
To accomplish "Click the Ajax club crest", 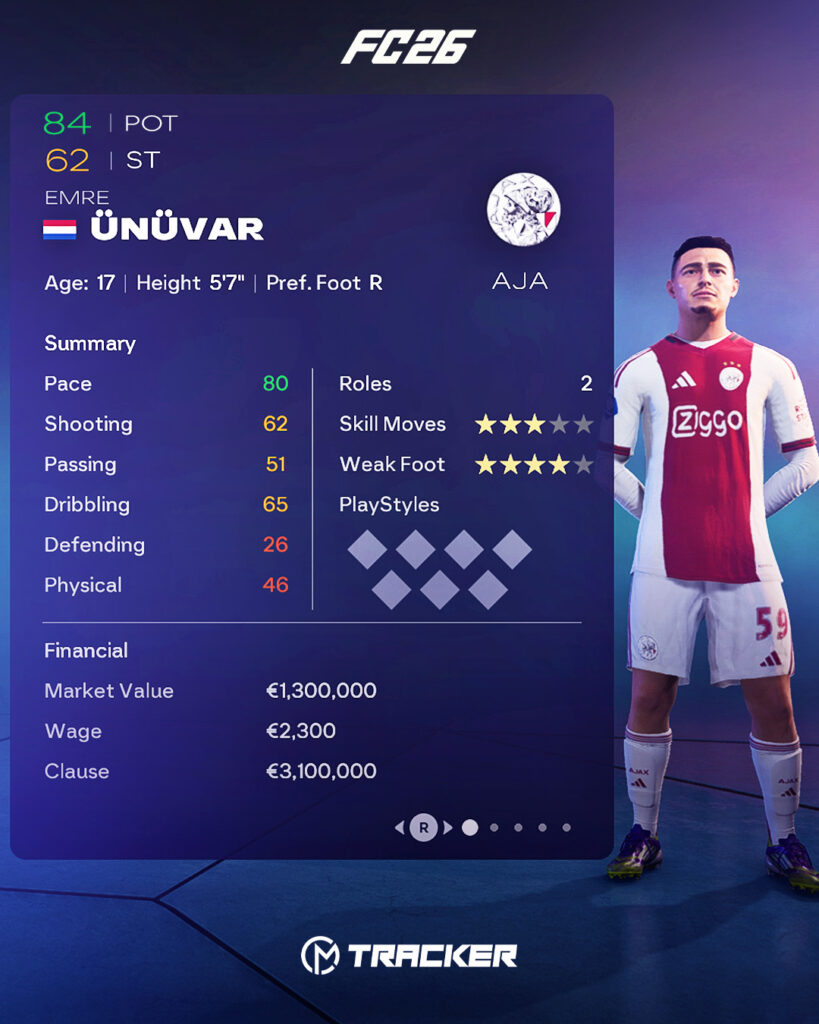I will click(523, 209).
